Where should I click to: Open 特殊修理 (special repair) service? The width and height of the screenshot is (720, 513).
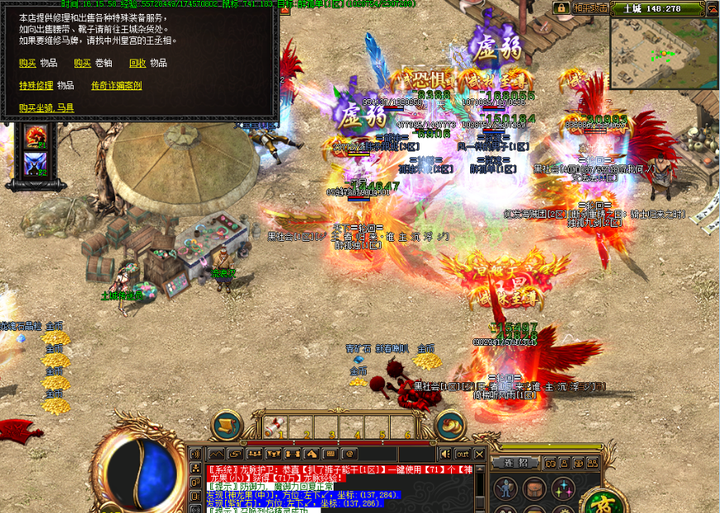(x=37, y=86)
